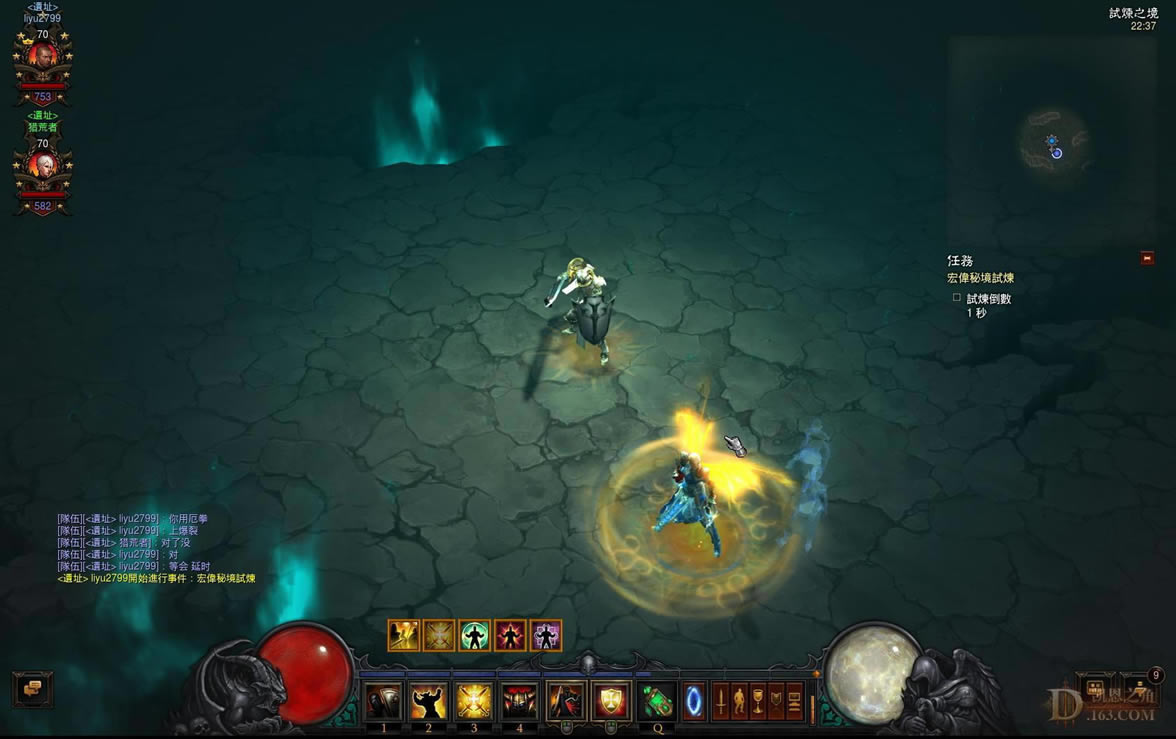Select liyu2799's party portrait
Screen dimensions: 1176x739
click(42, 58)
